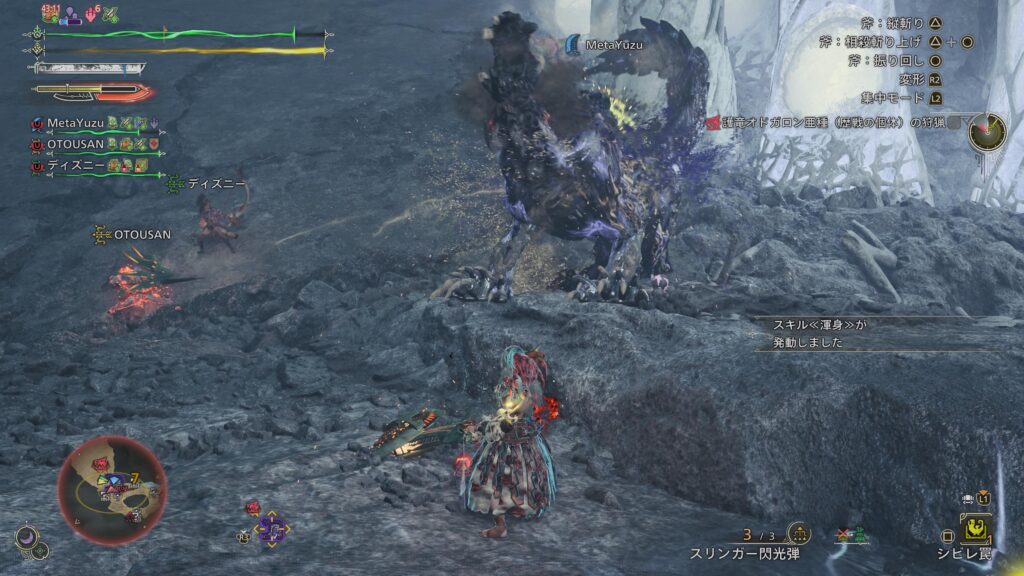1024x576 pixels.
Task: Click the meal buff icon showing 43:11
Action: coord(51,13)
